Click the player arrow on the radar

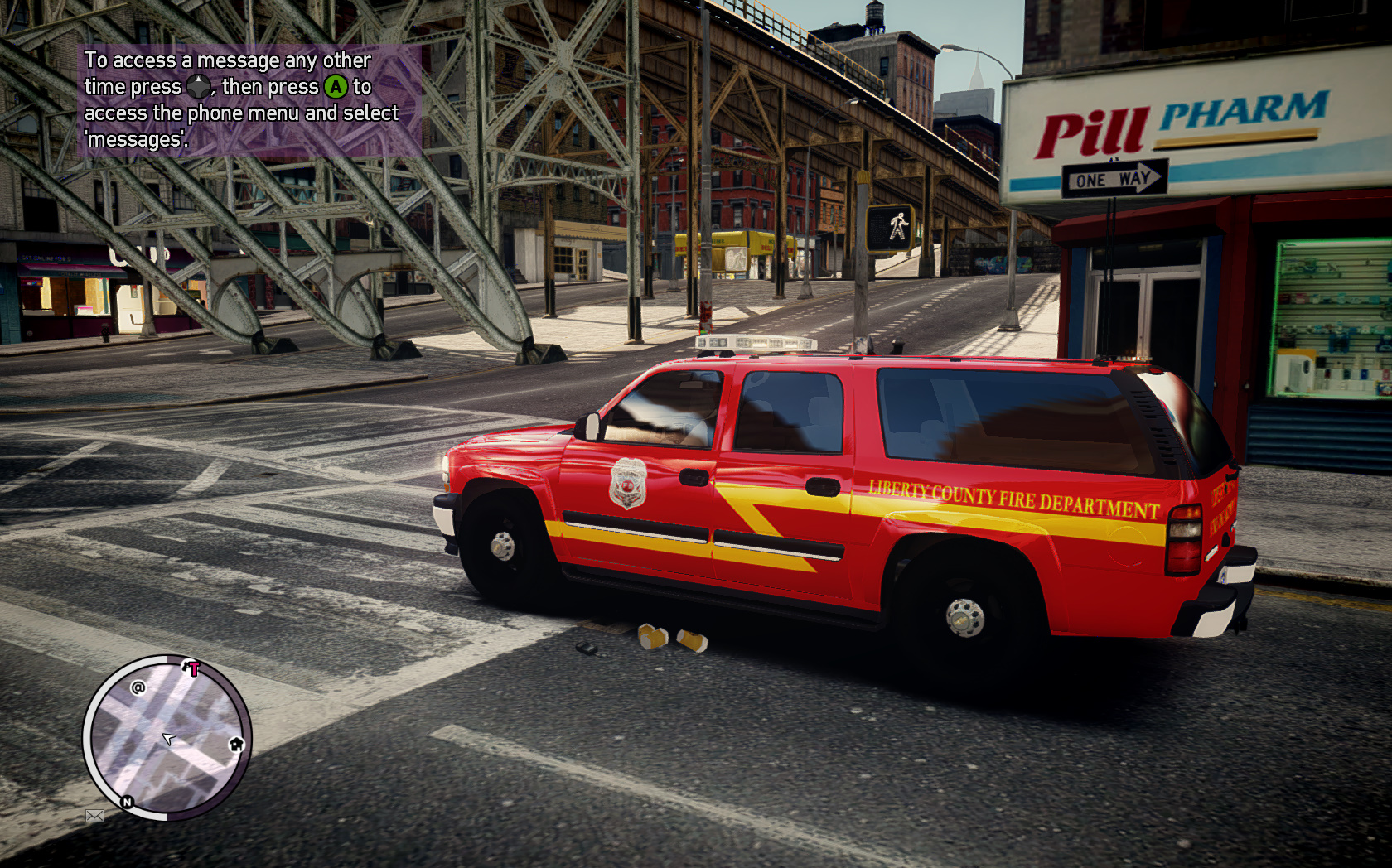[169, 738]
